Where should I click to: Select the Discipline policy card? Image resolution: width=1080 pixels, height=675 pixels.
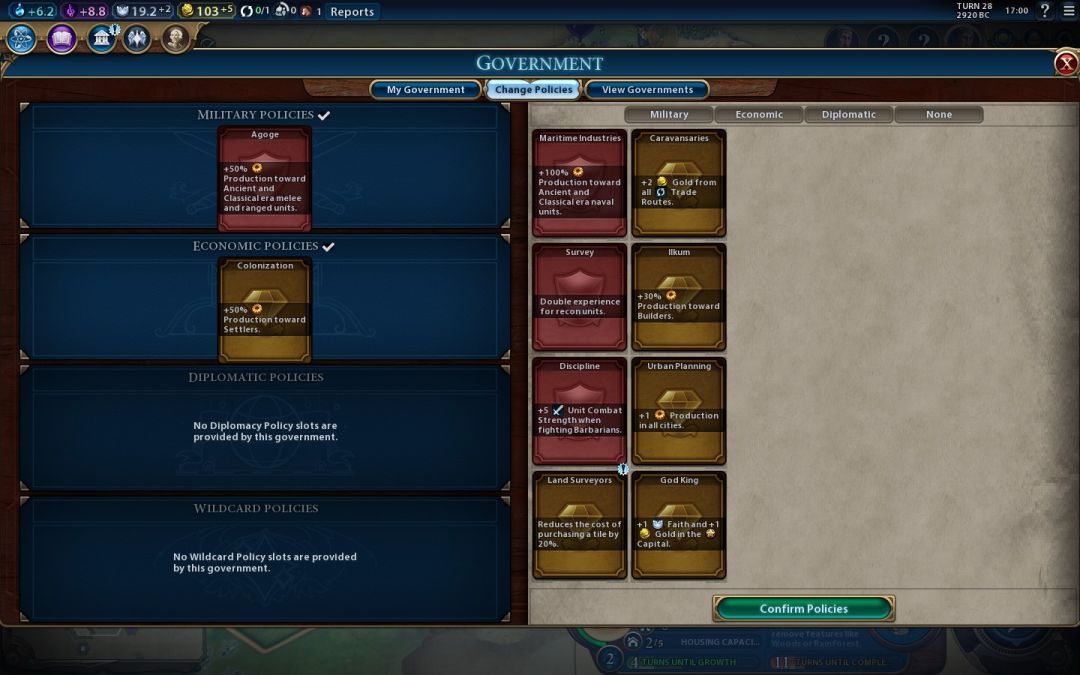(580, 411)
